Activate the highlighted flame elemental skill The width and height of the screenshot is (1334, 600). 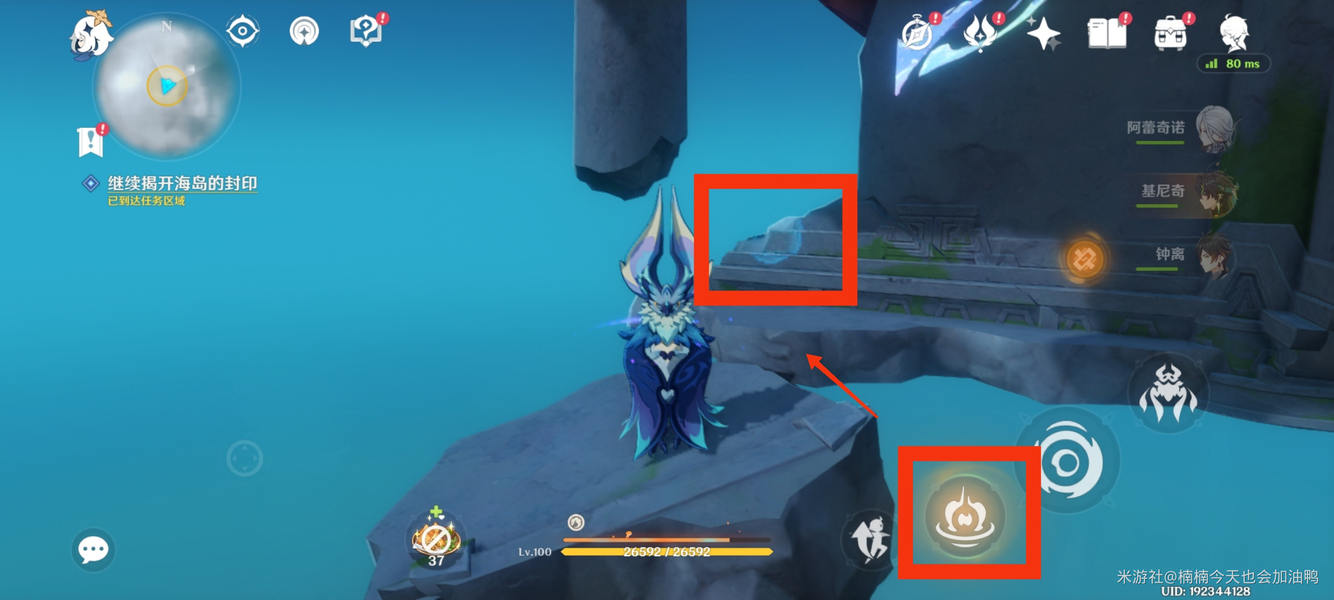pyautogui.click(x=967, y=513)
